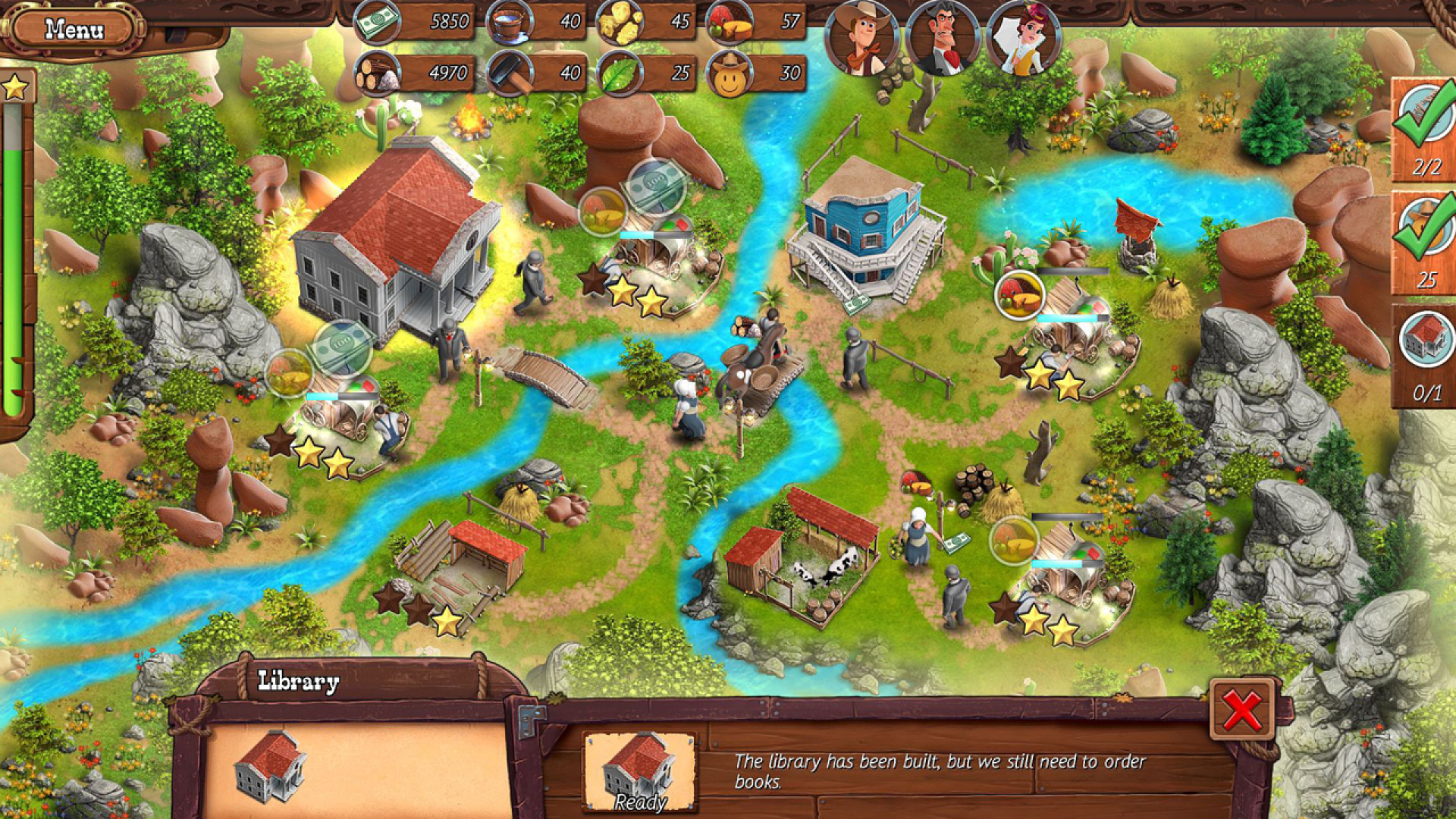The image size is (1456, 819).
Task: Check the completed 2/2 objective
Action: click(x=1425, y=130)
